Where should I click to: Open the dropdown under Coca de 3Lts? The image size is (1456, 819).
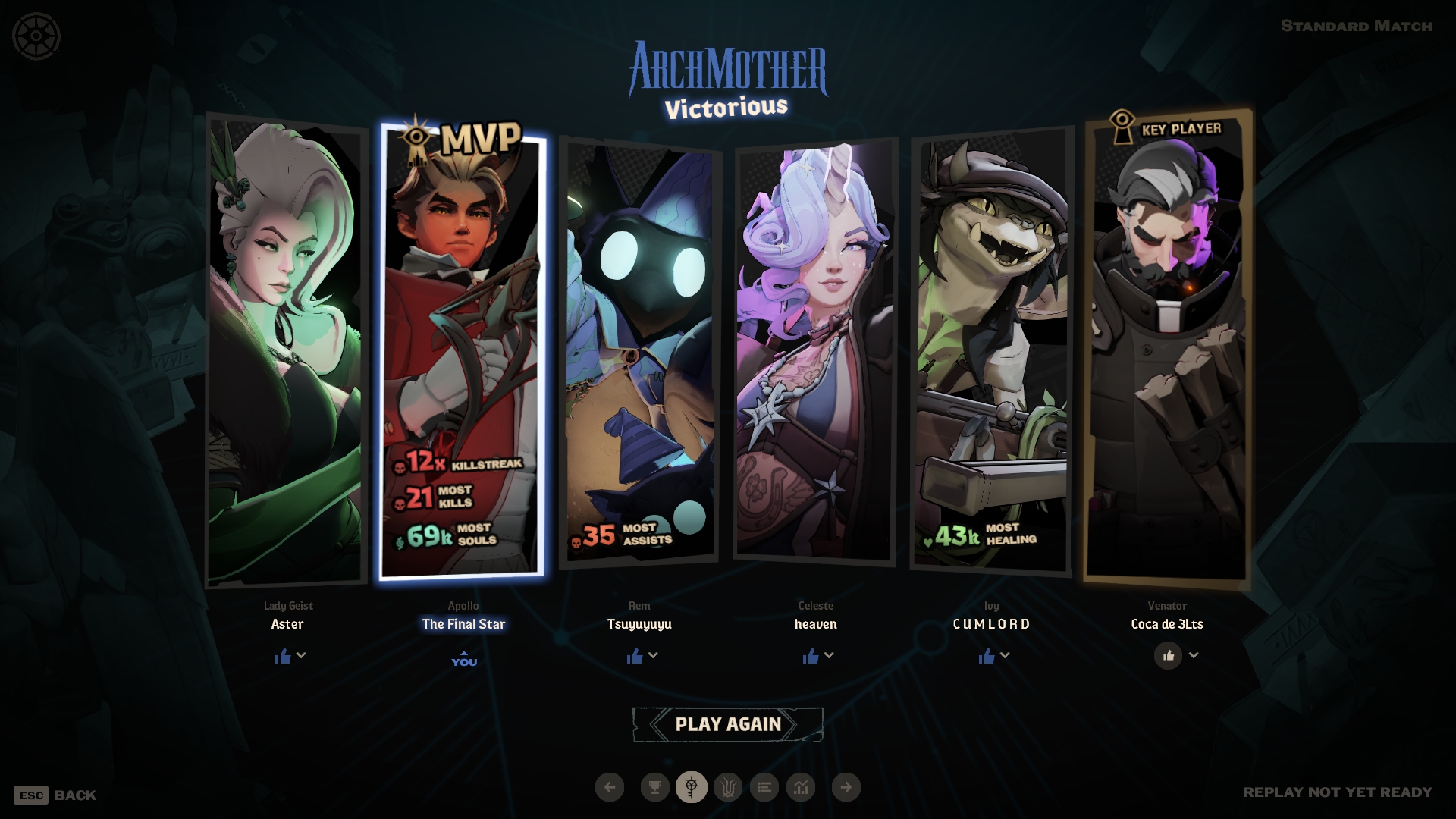pos(1194,655)
